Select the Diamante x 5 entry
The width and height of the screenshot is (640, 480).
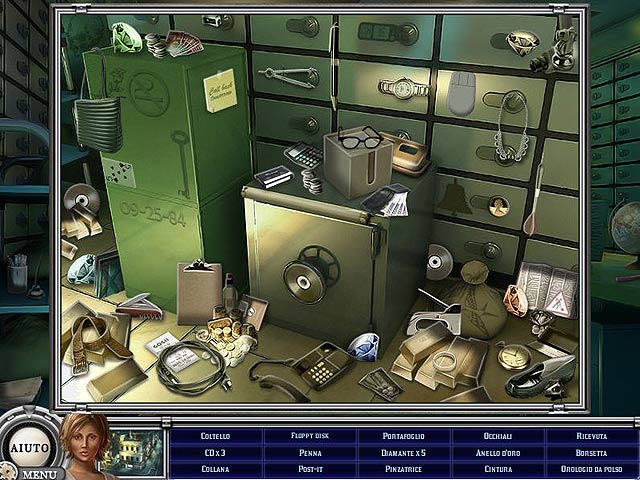tap(404, 452)
